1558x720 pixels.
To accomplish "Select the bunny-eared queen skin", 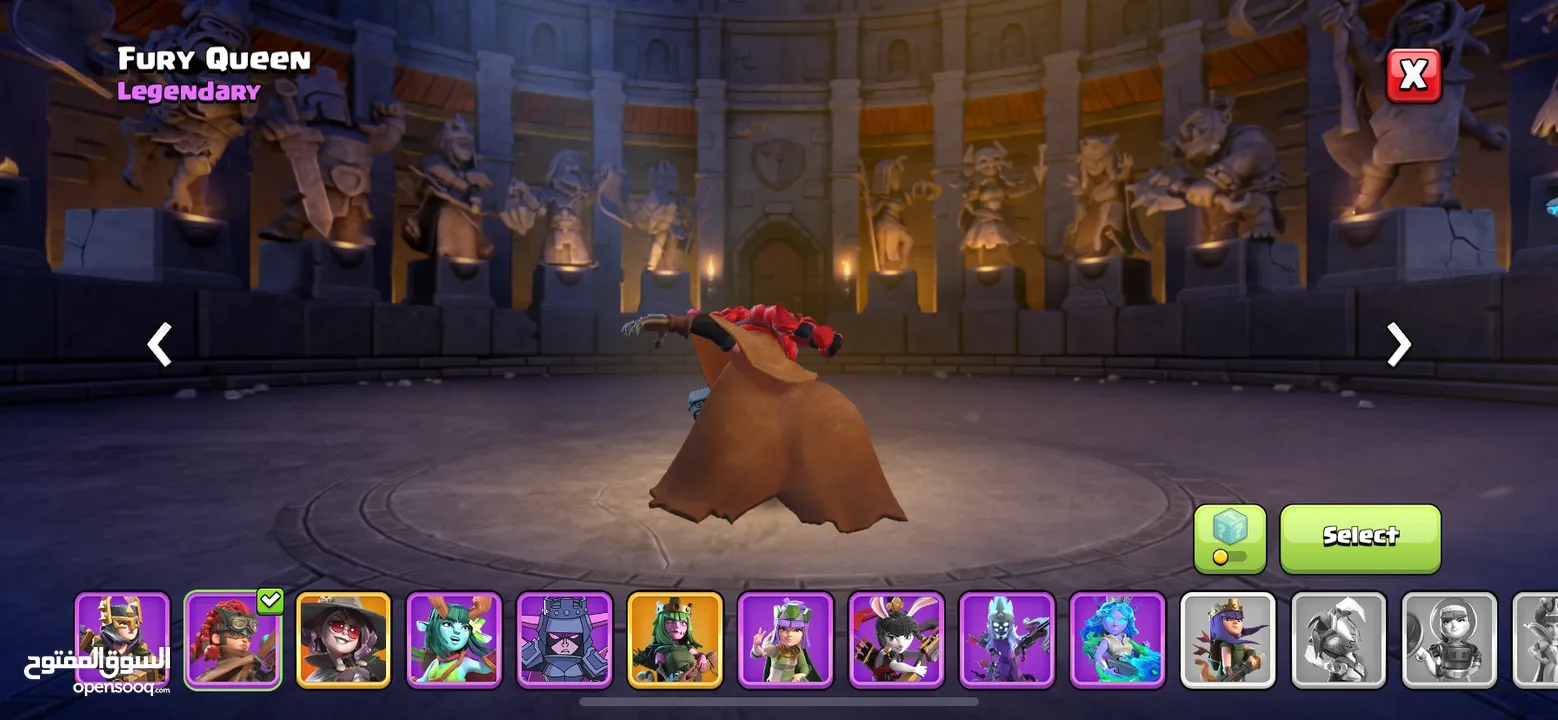I will coord(896,640).
